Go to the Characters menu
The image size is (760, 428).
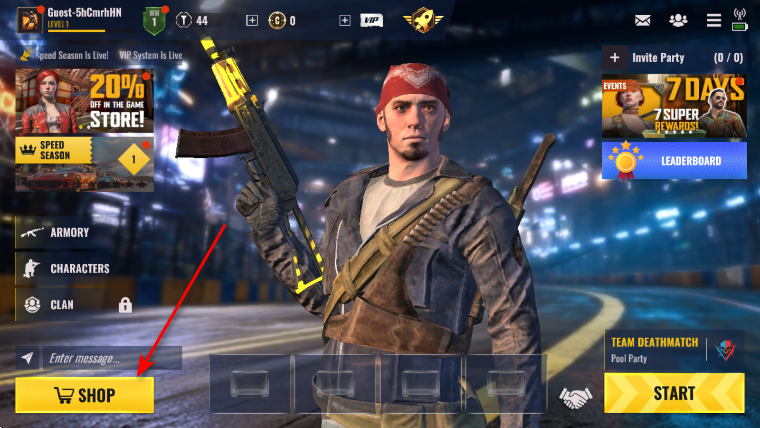(x=79, y=268)
